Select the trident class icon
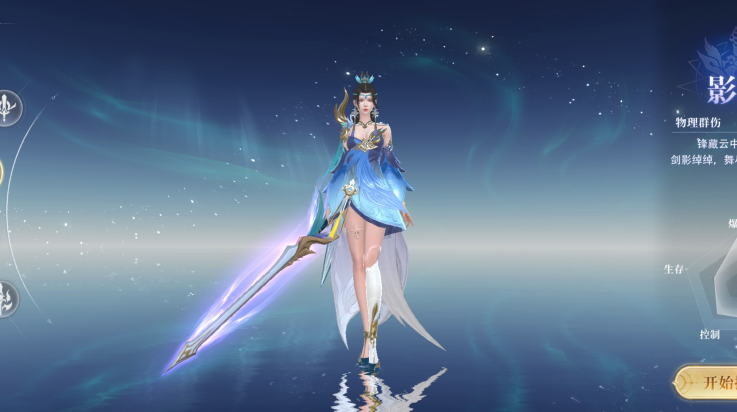 click(x=9, y=106)
